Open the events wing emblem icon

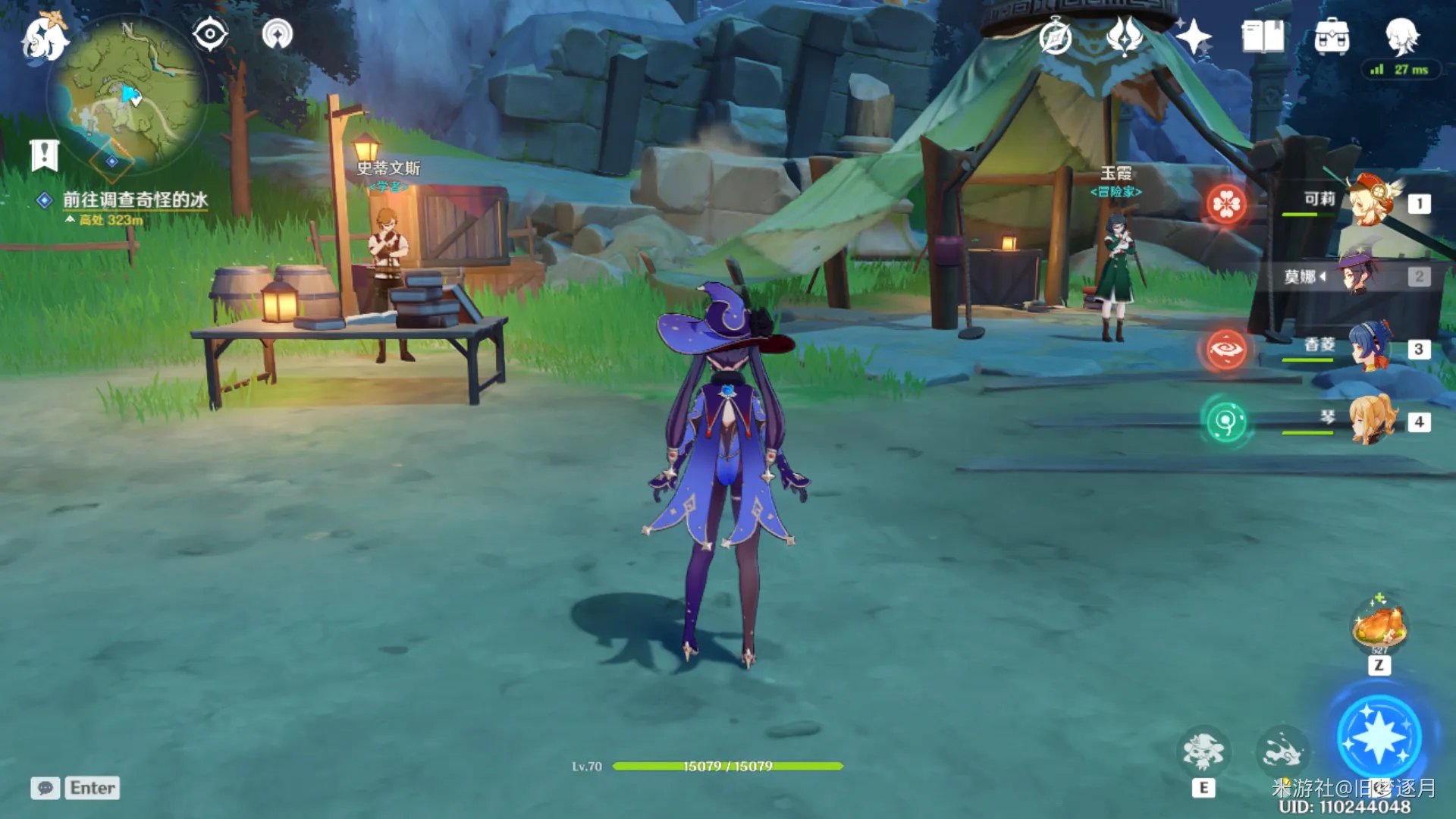[1124, 36]
